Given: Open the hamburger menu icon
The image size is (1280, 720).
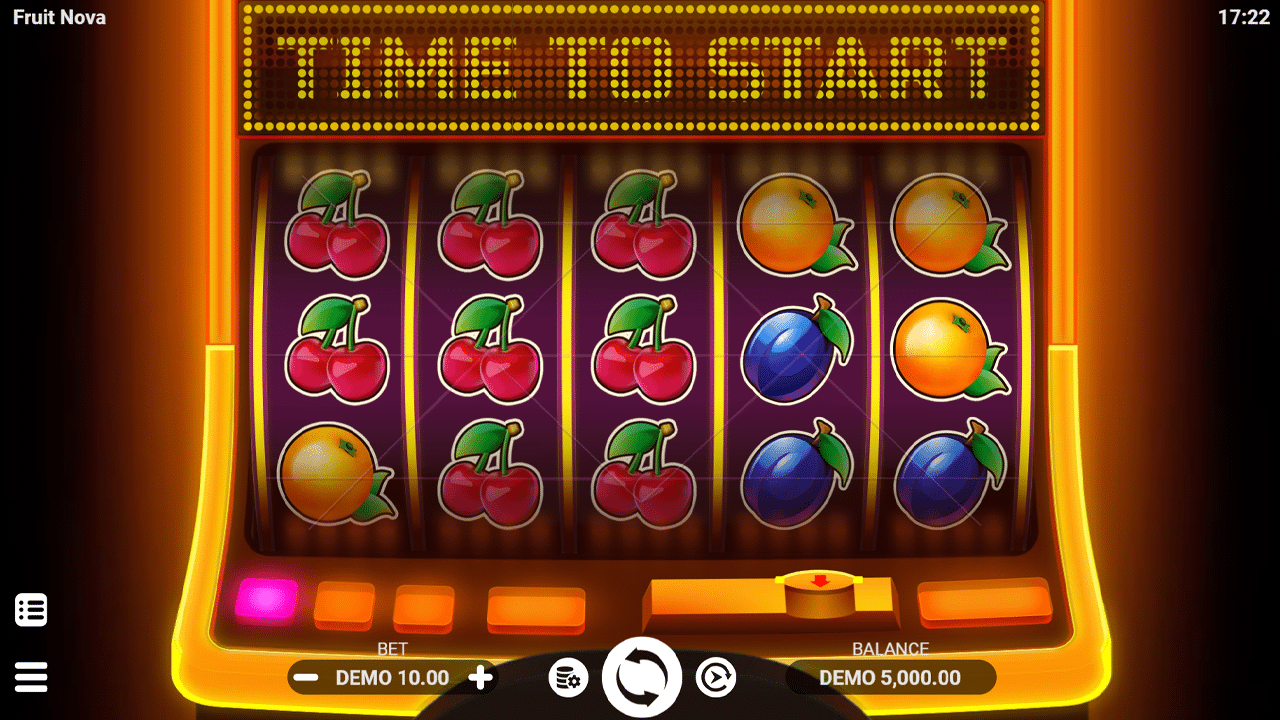Looking at the screenshot, I should click(31, 677).
